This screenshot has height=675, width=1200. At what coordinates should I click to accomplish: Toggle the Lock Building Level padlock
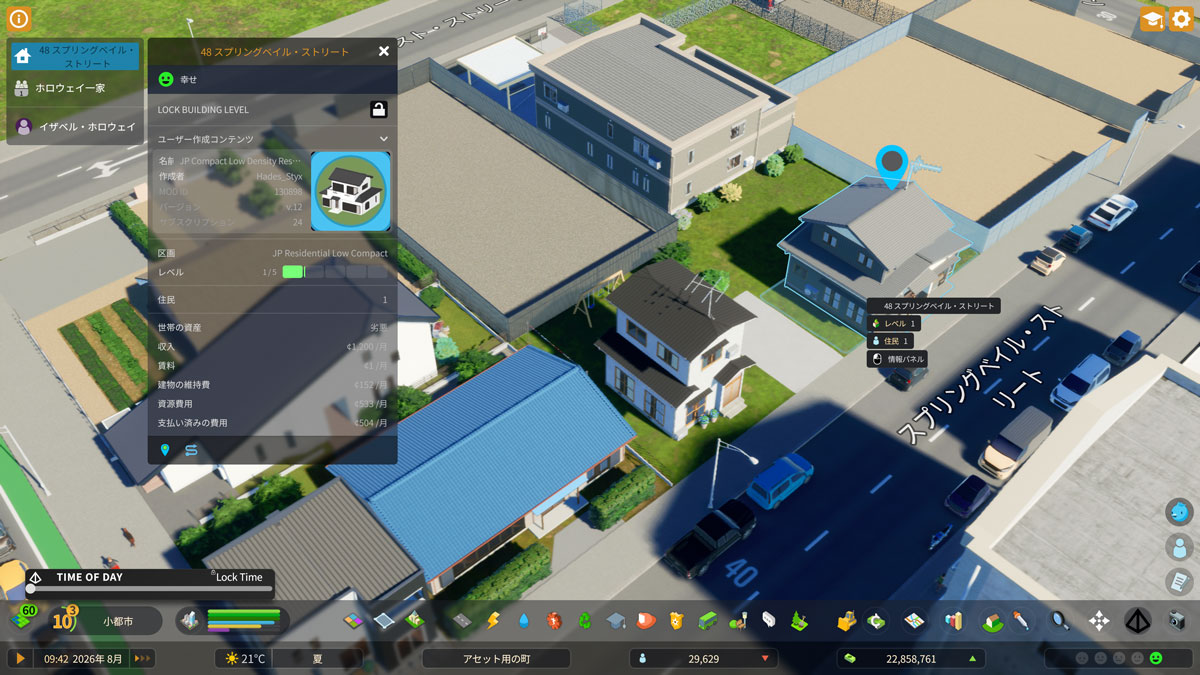tap(379, 109)
